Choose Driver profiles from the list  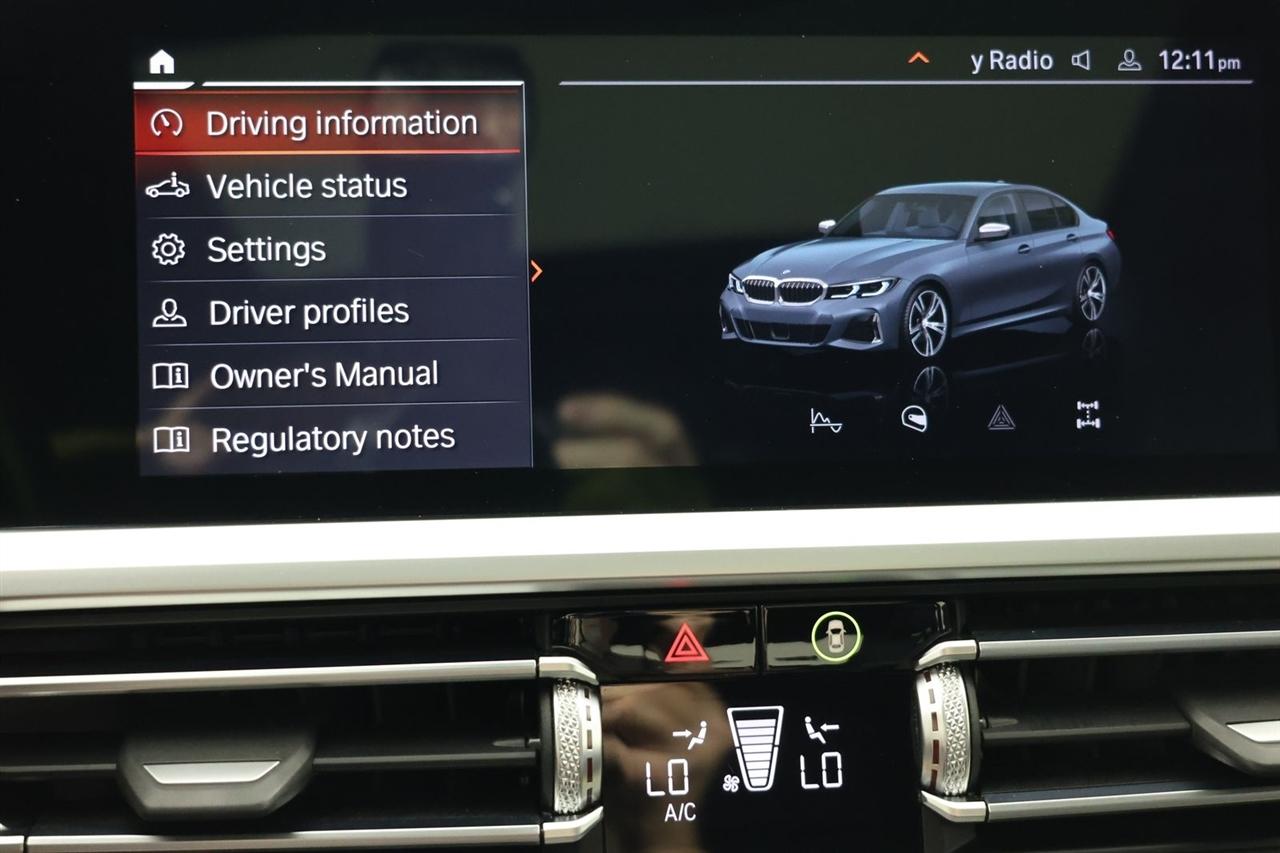[328, 312]
